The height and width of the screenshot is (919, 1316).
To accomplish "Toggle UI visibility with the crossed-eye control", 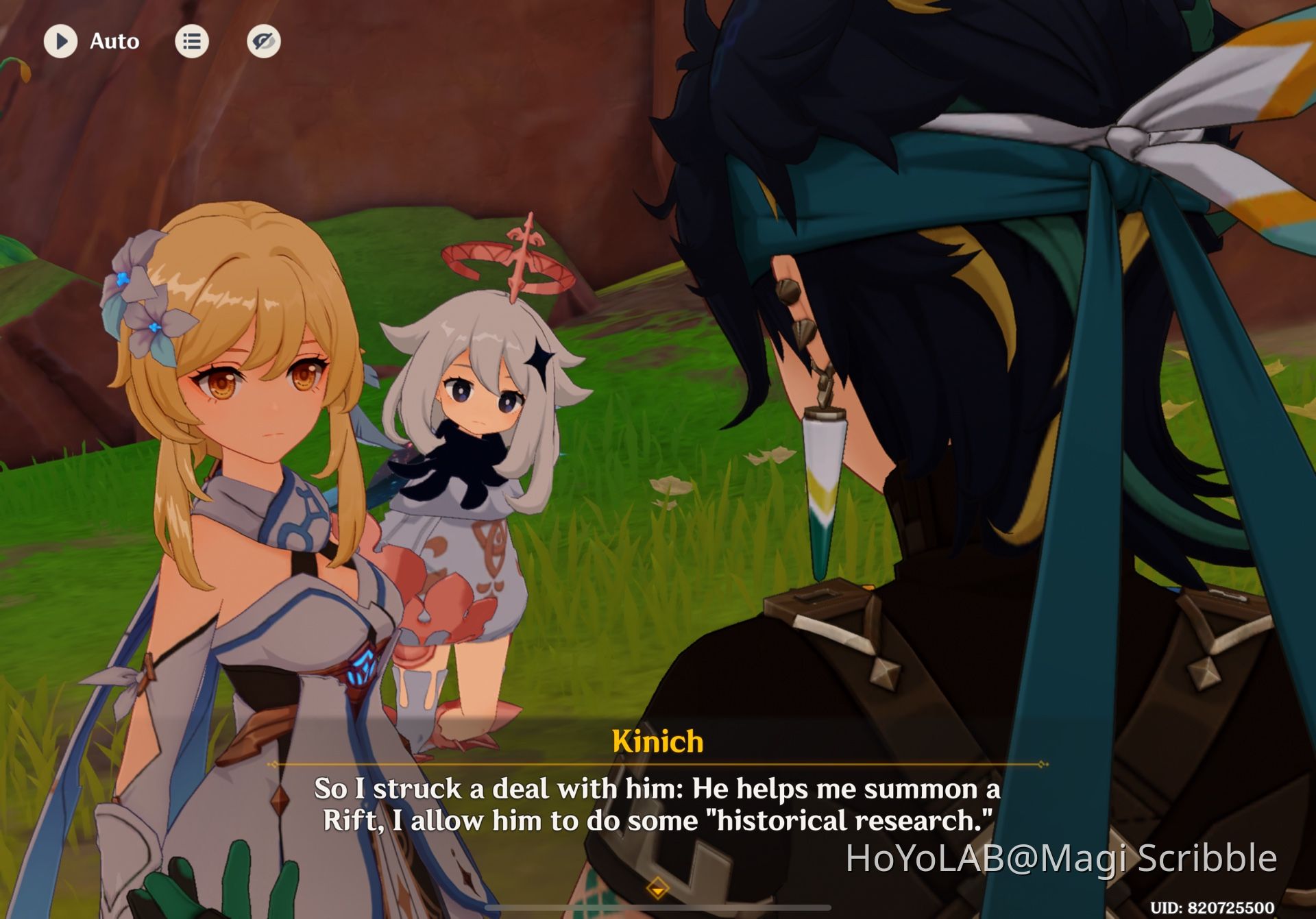I will (x=264, y=41).
